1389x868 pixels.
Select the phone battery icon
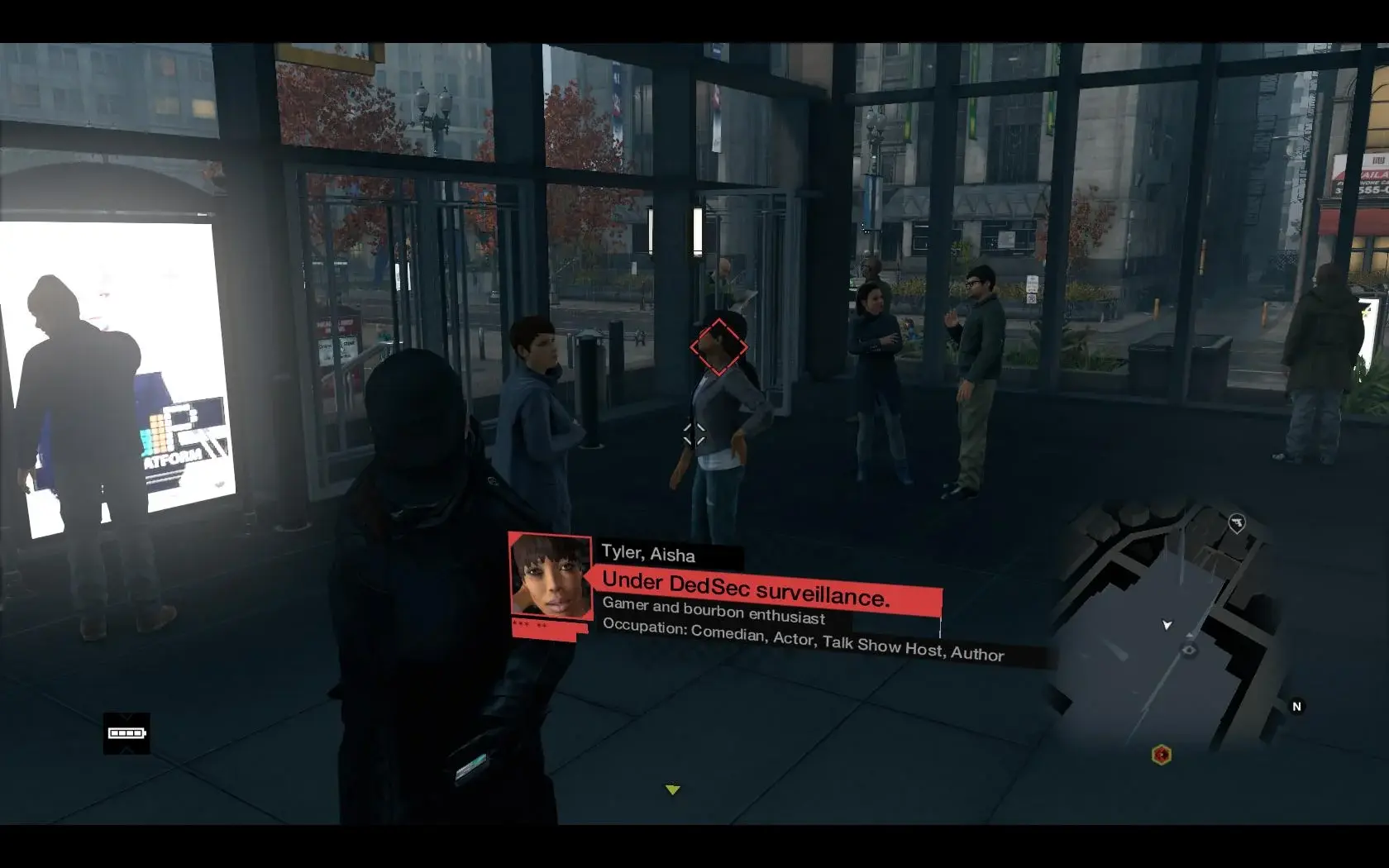click(x=126, y=733)
